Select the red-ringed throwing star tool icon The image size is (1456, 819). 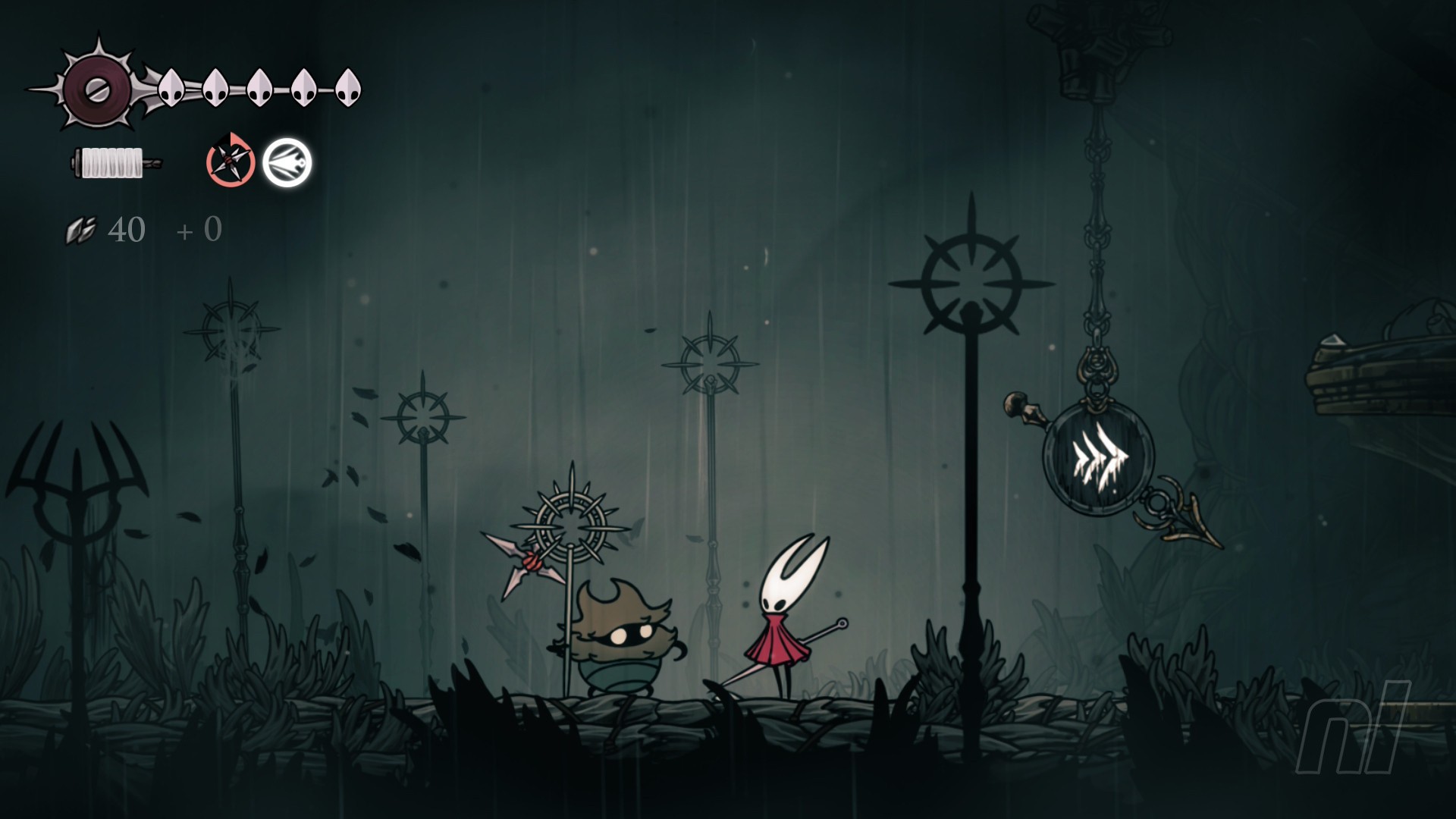[231, 161]
